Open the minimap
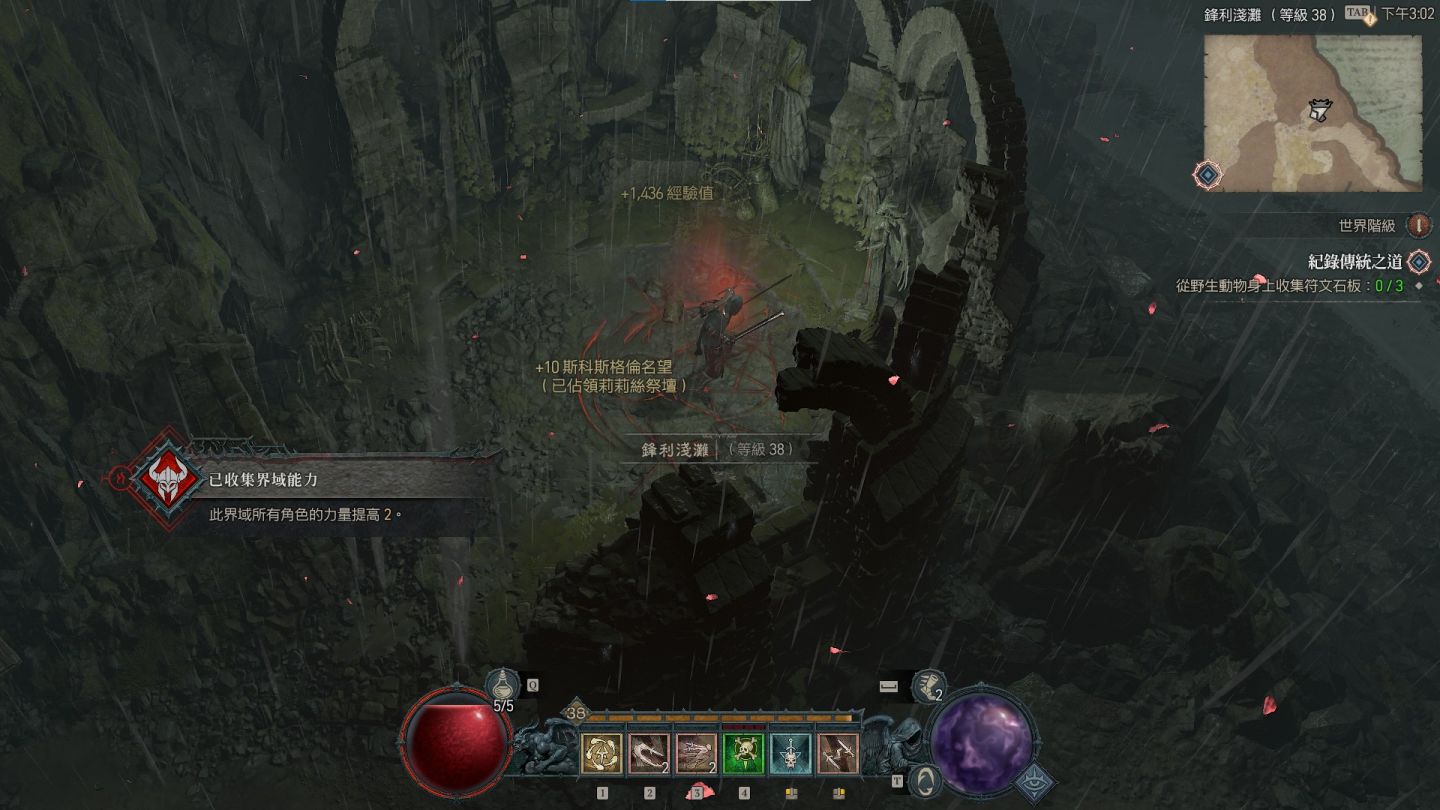Viewport: 1440px width, 810px height. click(x=1312, y=113)
